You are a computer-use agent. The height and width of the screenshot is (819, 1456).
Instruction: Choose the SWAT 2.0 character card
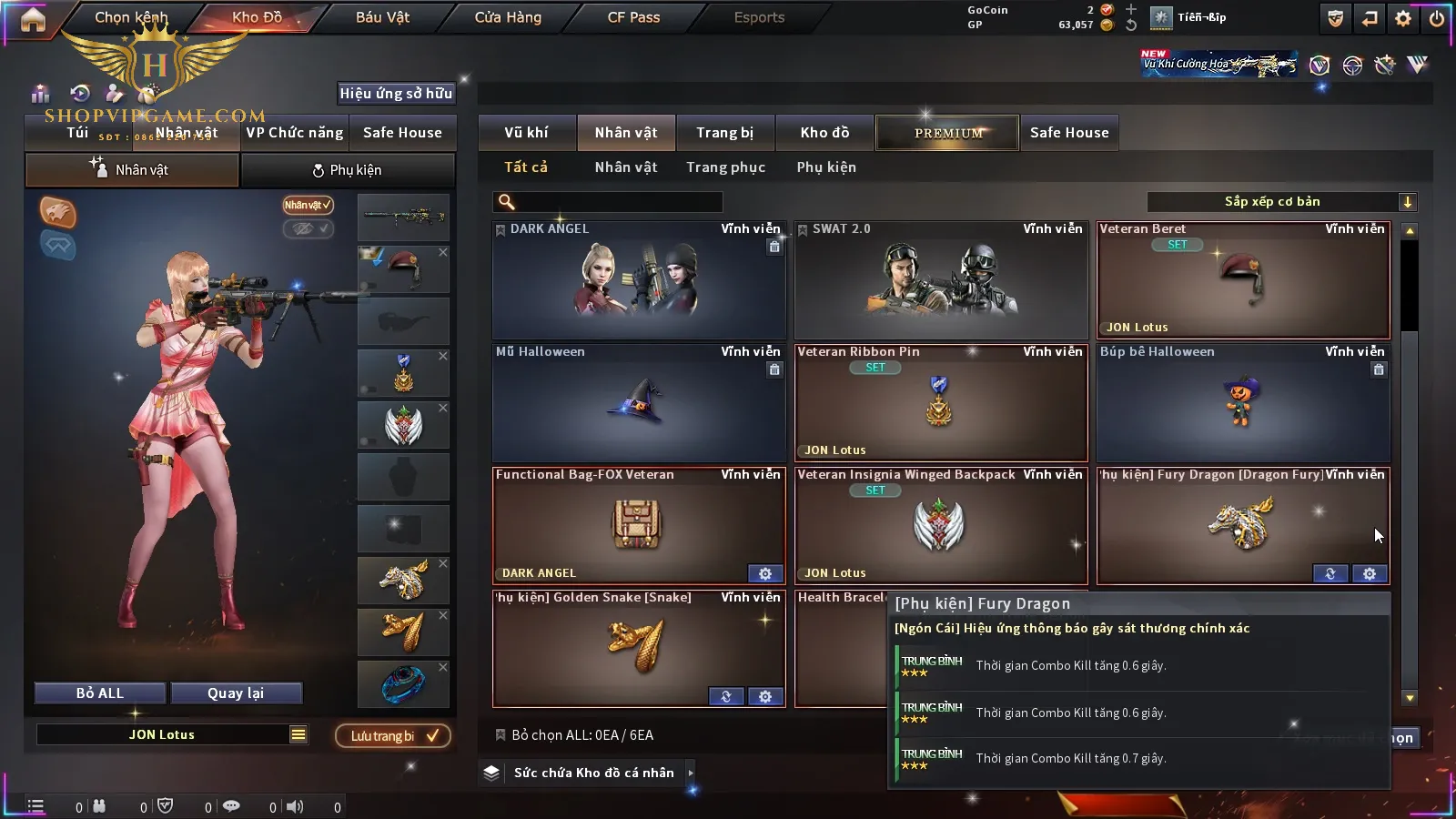[x=941, y=280]
